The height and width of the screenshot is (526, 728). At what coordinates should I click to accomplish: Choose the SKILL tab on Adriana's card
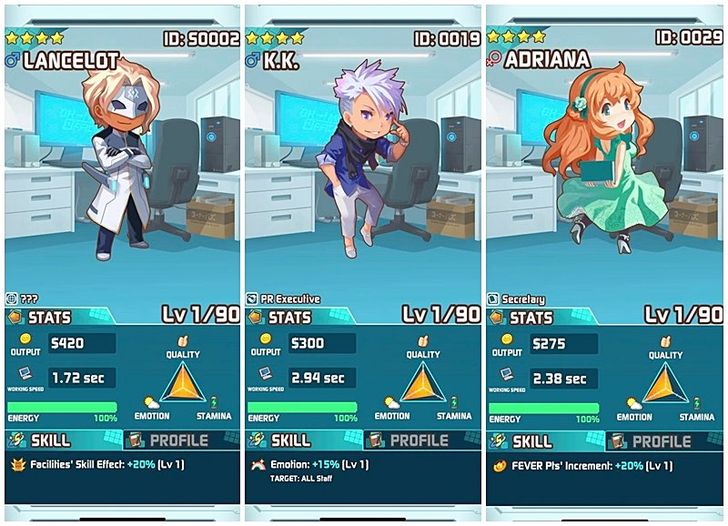539,441
